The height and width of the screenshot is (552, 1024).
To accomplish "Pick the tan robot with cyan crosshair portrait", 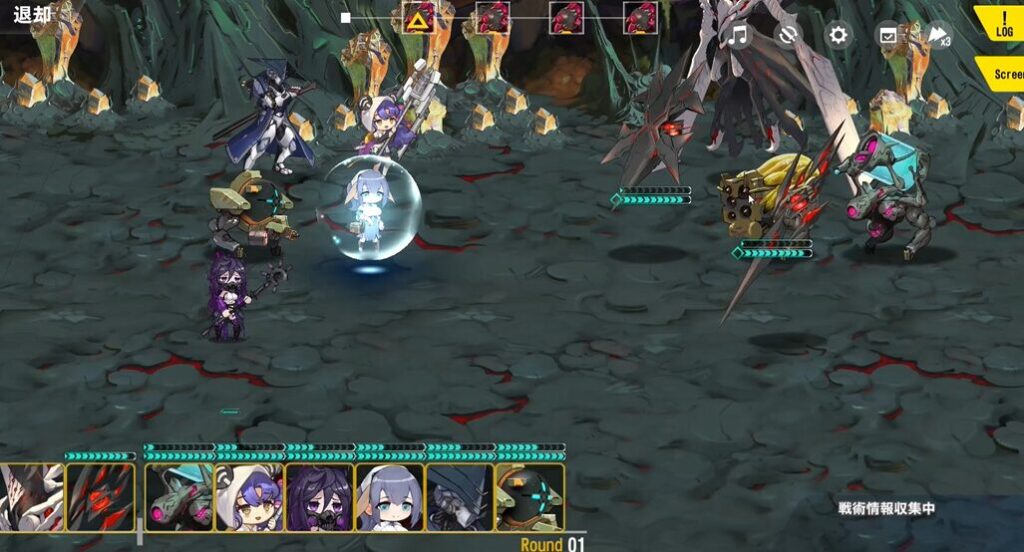I will (x=530, y=496).
